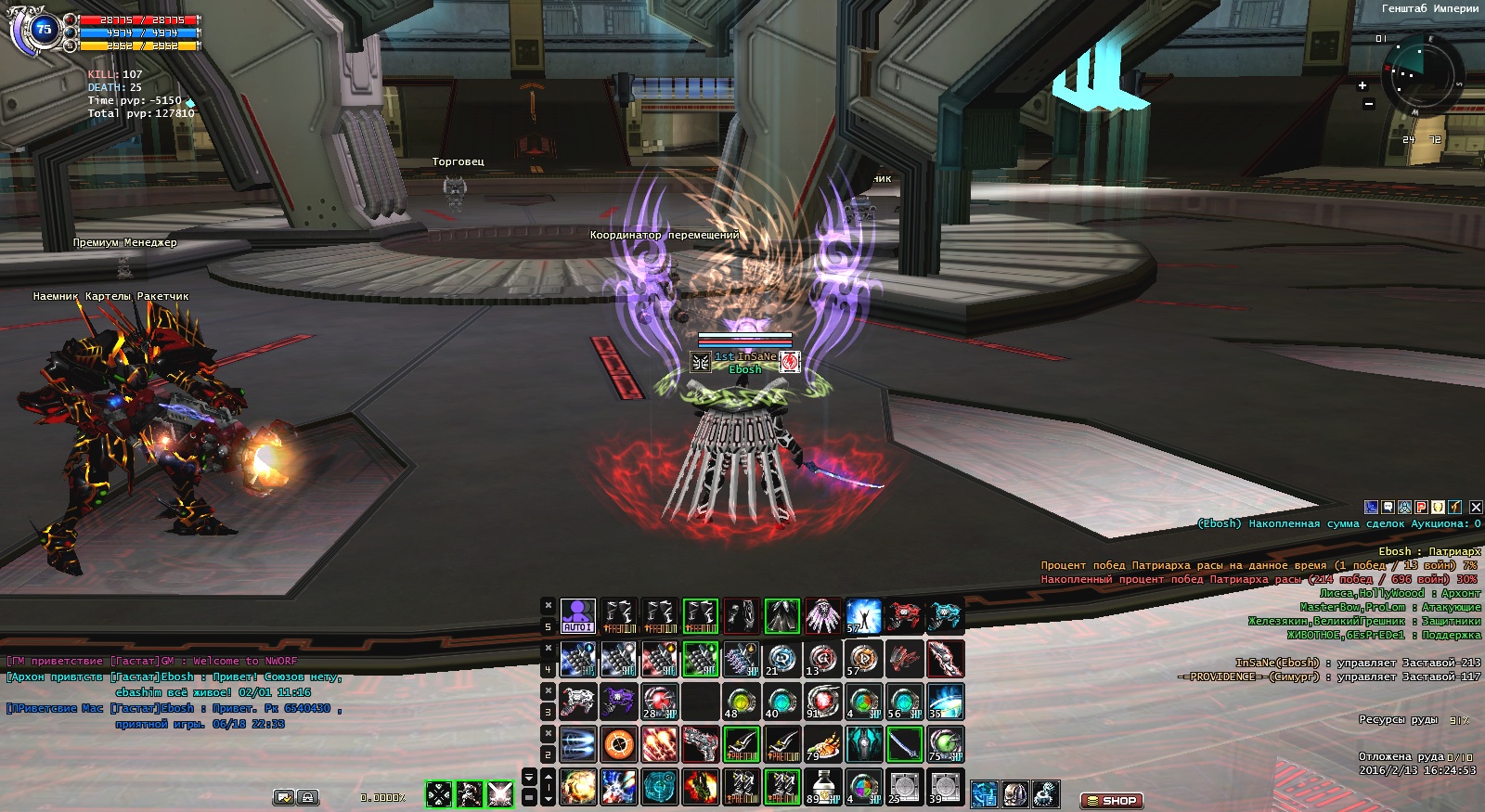Click the minimap zoom-out minus button
Screen dimensions: 1485x812
[x=1368, y=104]
